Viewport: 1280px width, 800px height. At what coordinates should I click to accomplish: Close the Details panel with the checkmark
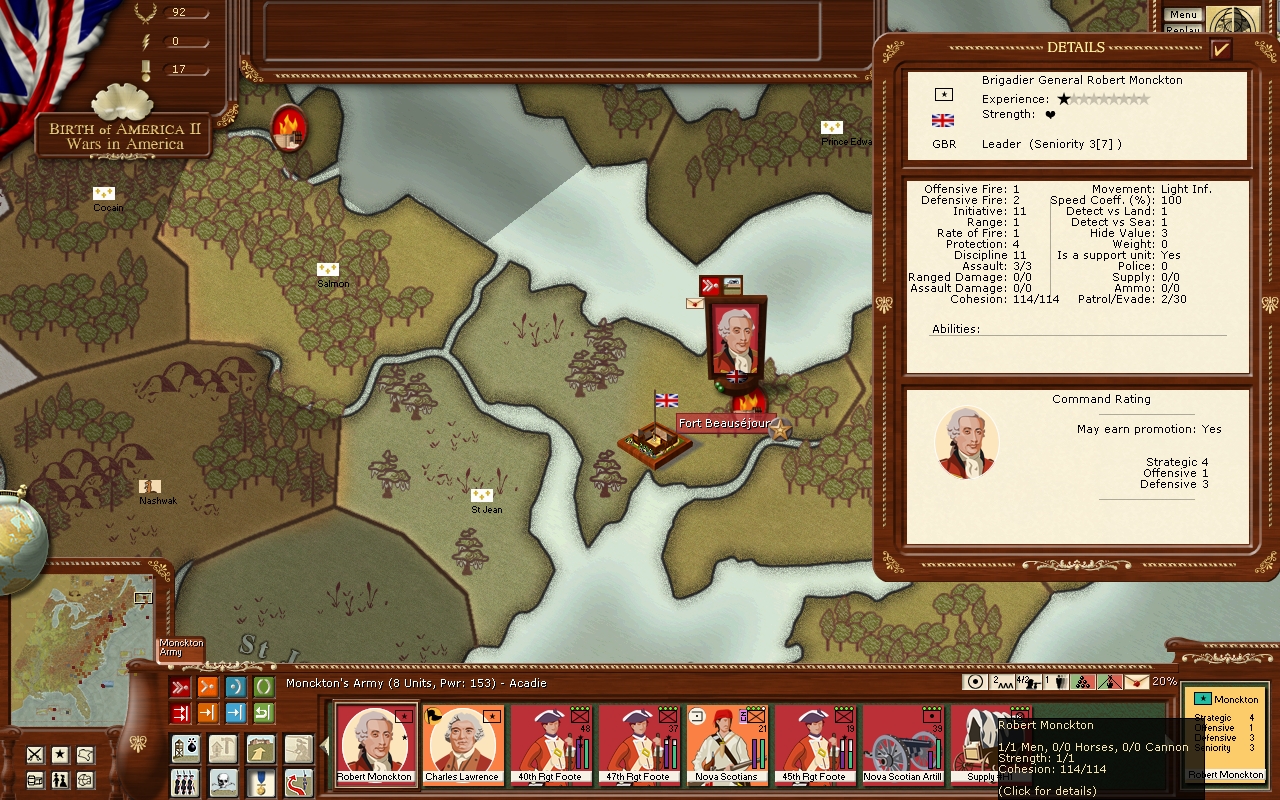coord(1220,49)
